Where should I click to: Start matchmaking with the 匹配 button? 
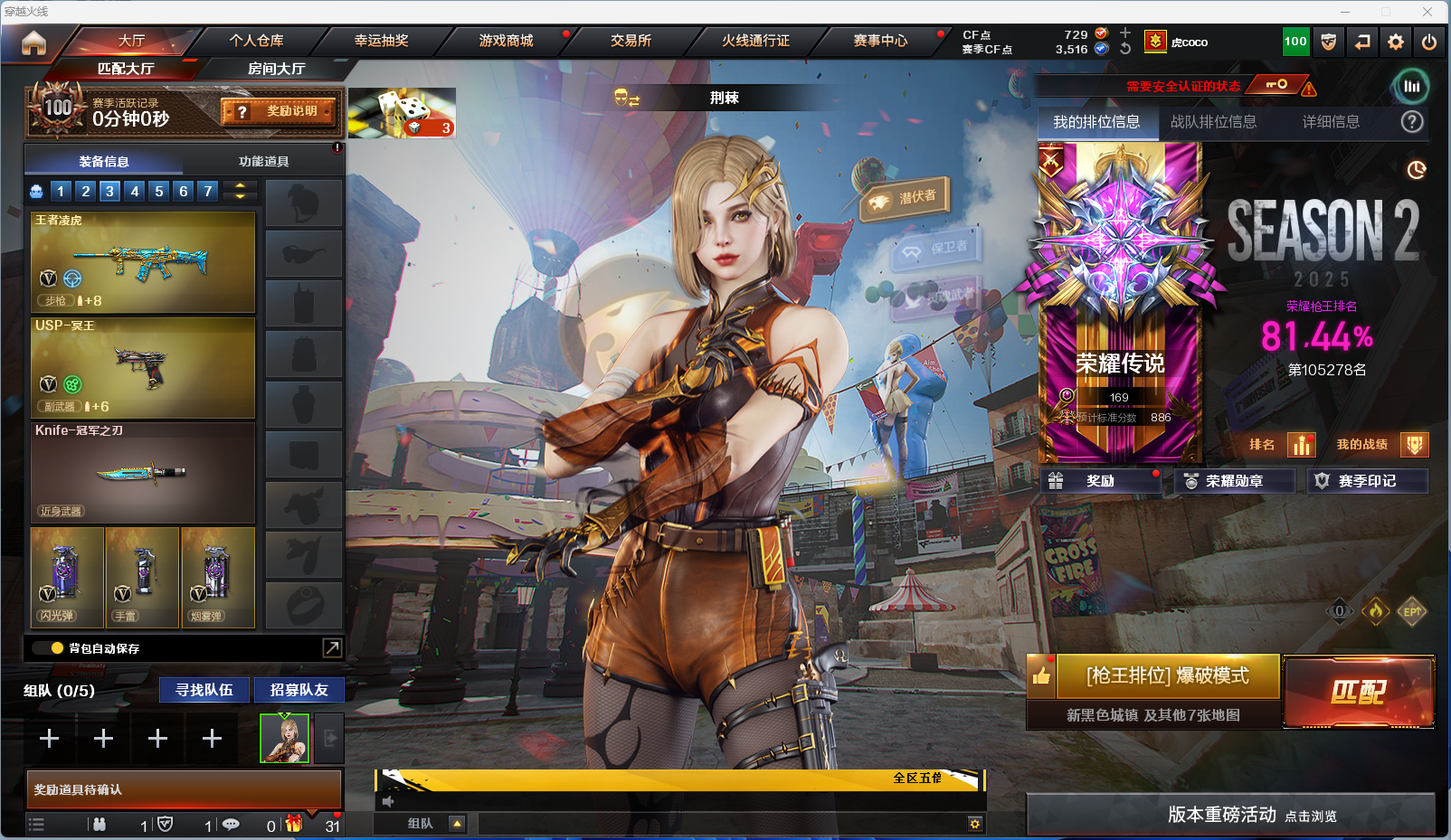coord(1358,692)
